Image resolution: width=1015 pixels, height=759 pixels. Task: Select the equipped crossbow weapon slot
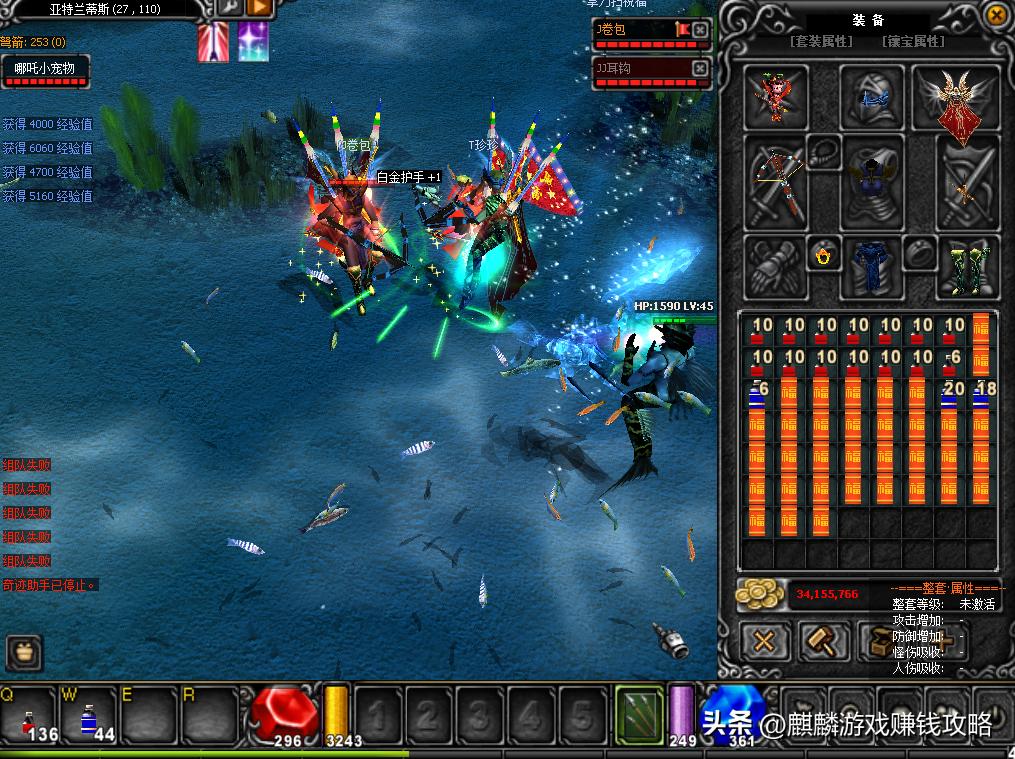coord(775,184)
